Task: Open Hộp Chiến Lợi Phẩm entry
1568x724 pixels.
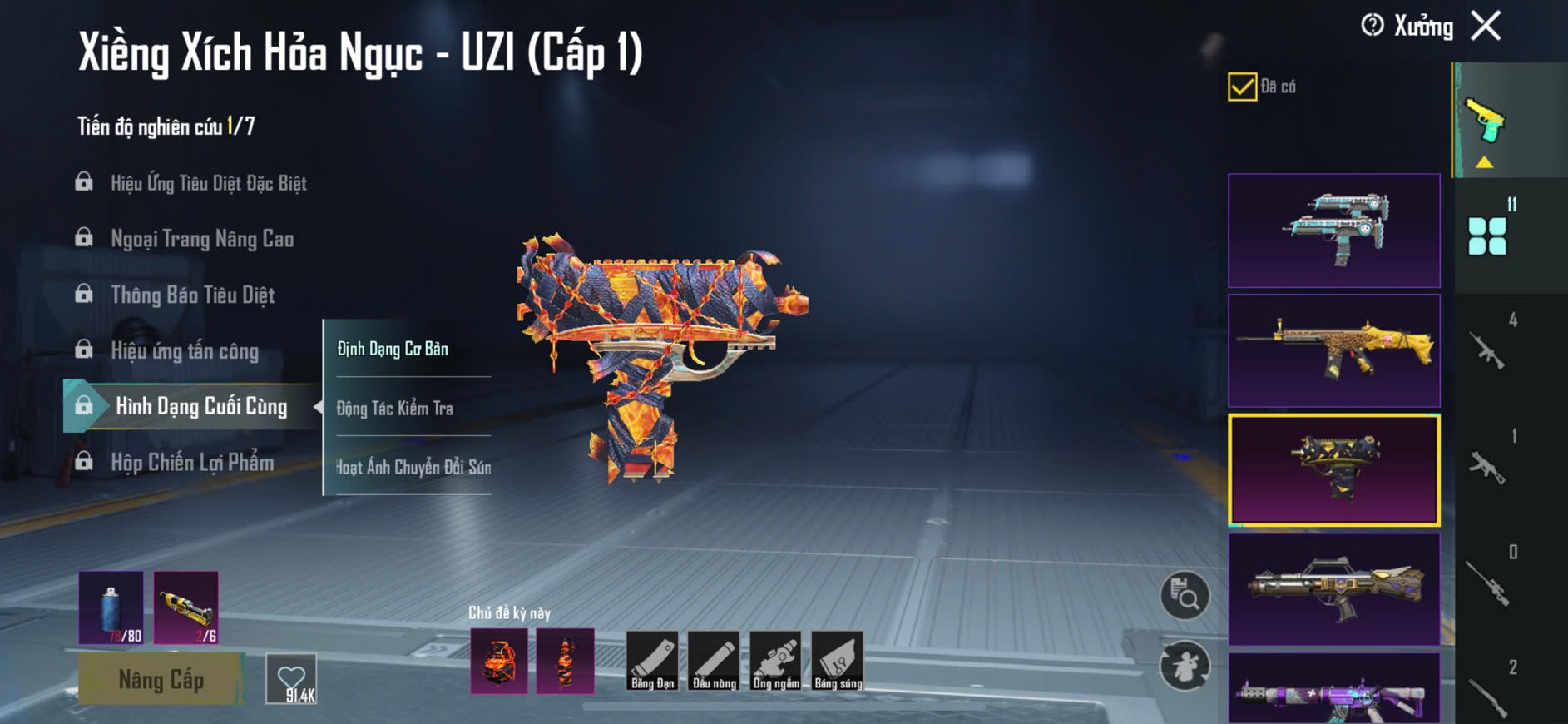Action: pos(192,463)
